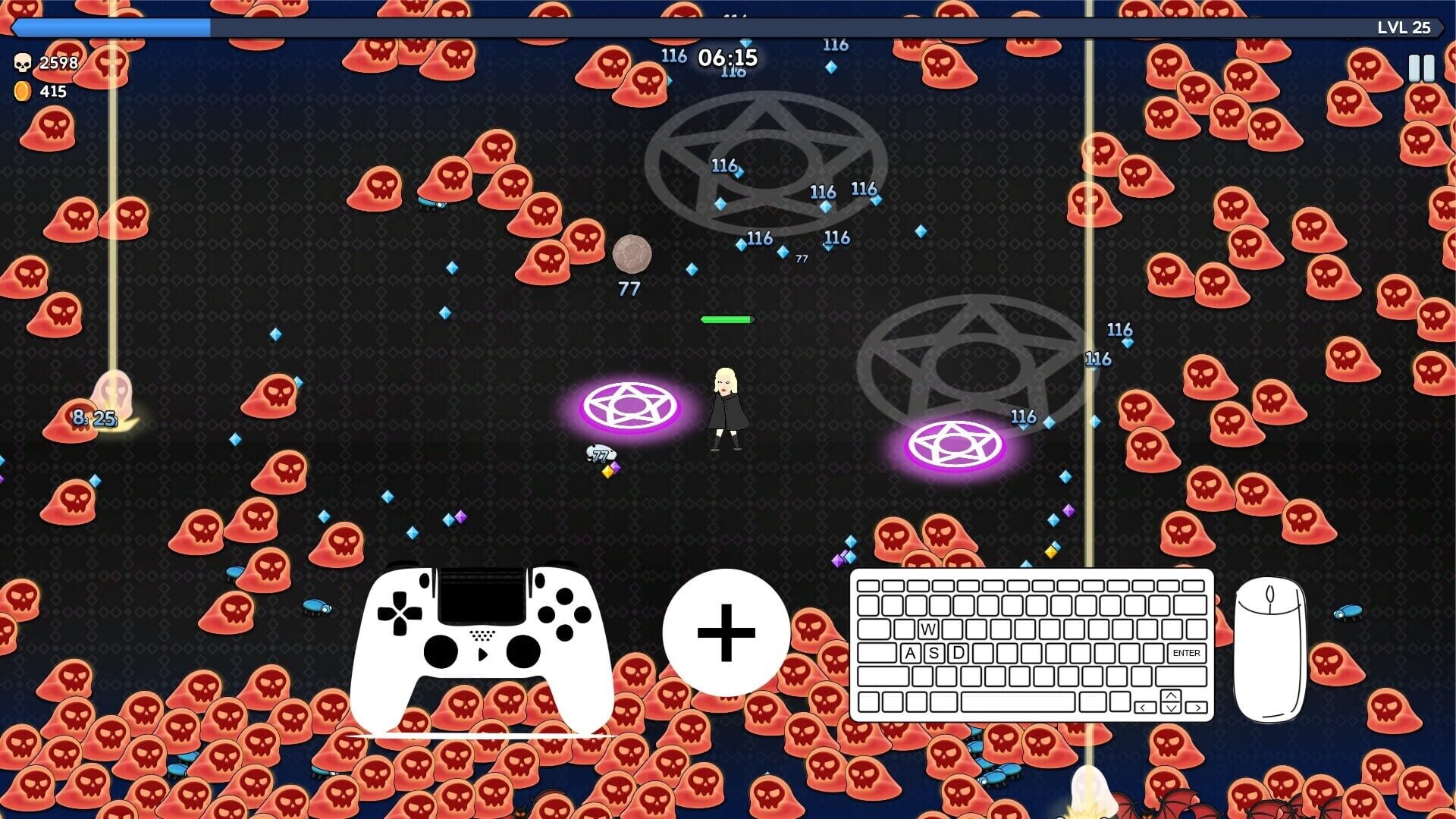
Task: Click the skull kill counter icon
Action: coord(23,61)
